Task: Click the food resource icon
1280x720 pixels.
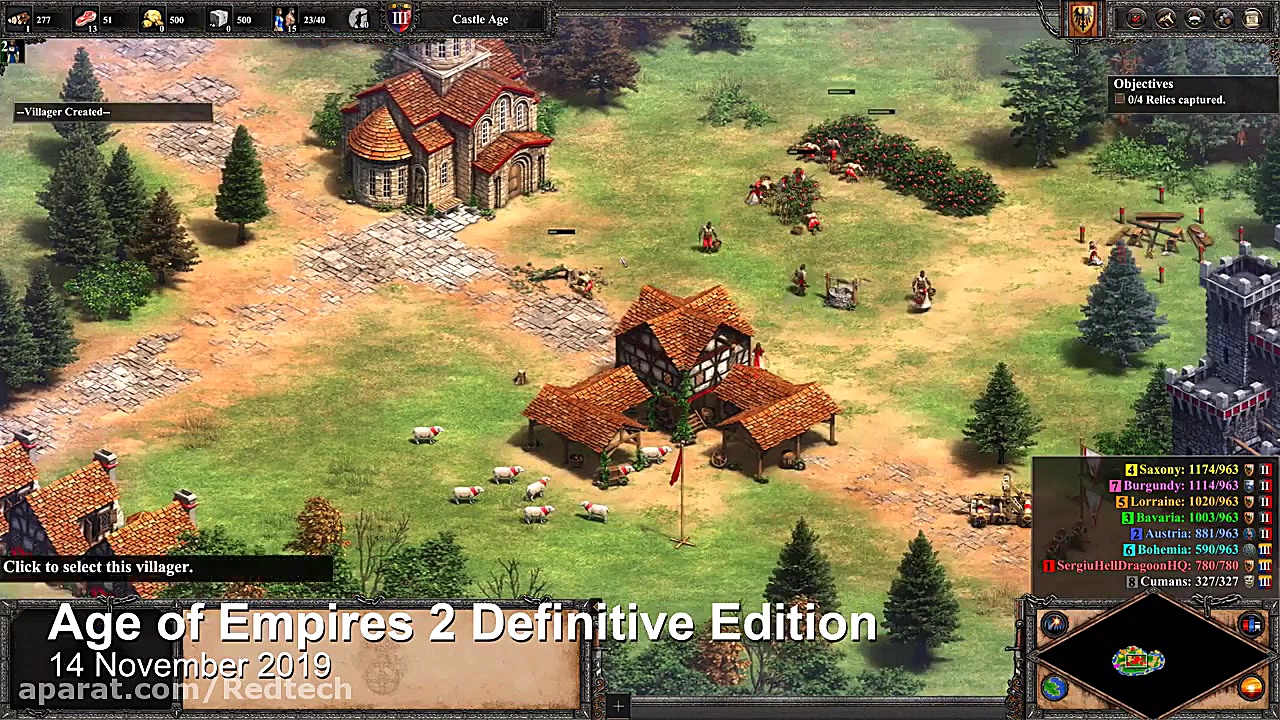Action: [x=85, y=18]
